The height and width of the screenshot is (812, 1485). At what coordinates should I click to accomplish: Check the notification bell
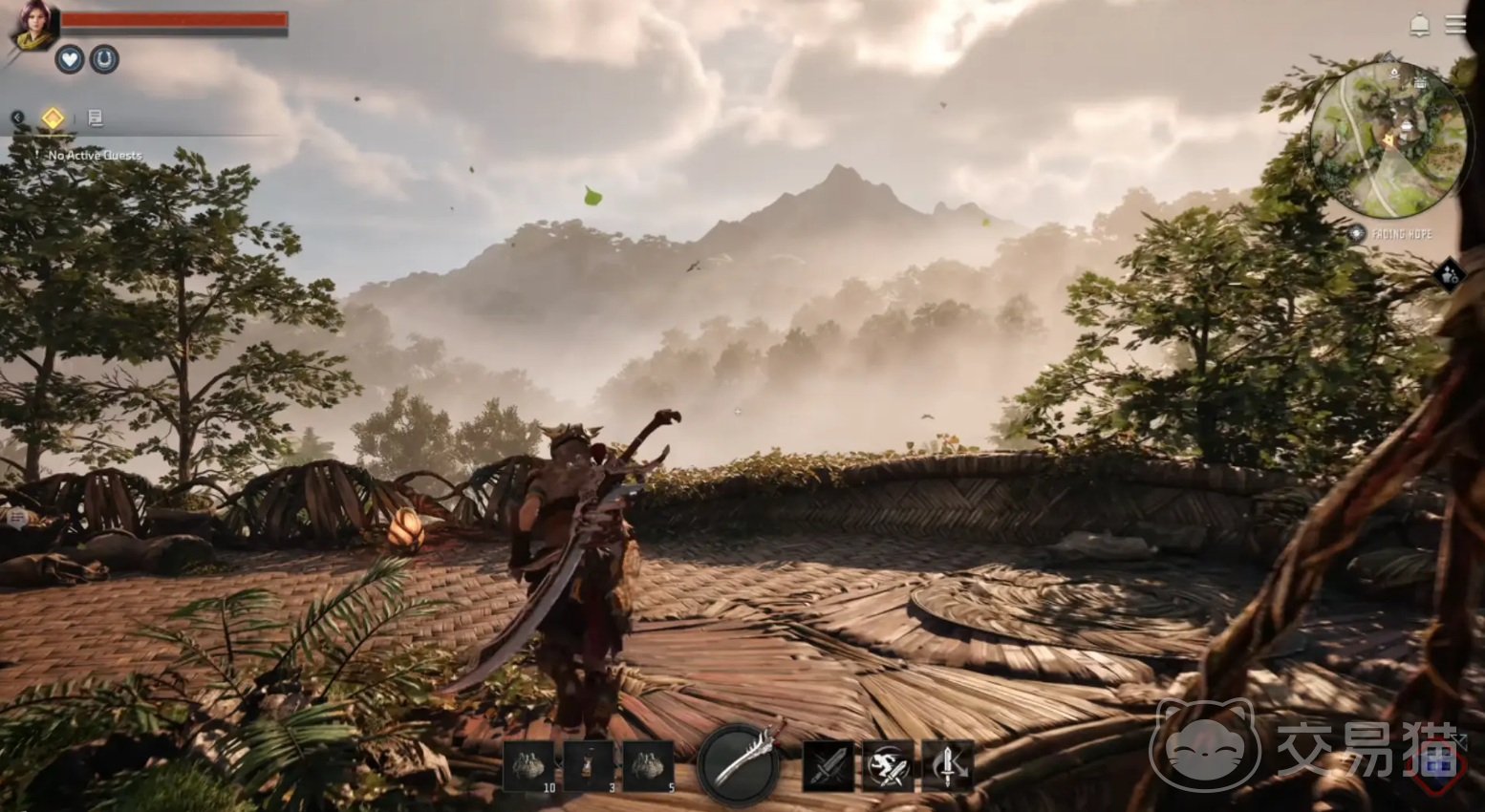click(1420, 25)
